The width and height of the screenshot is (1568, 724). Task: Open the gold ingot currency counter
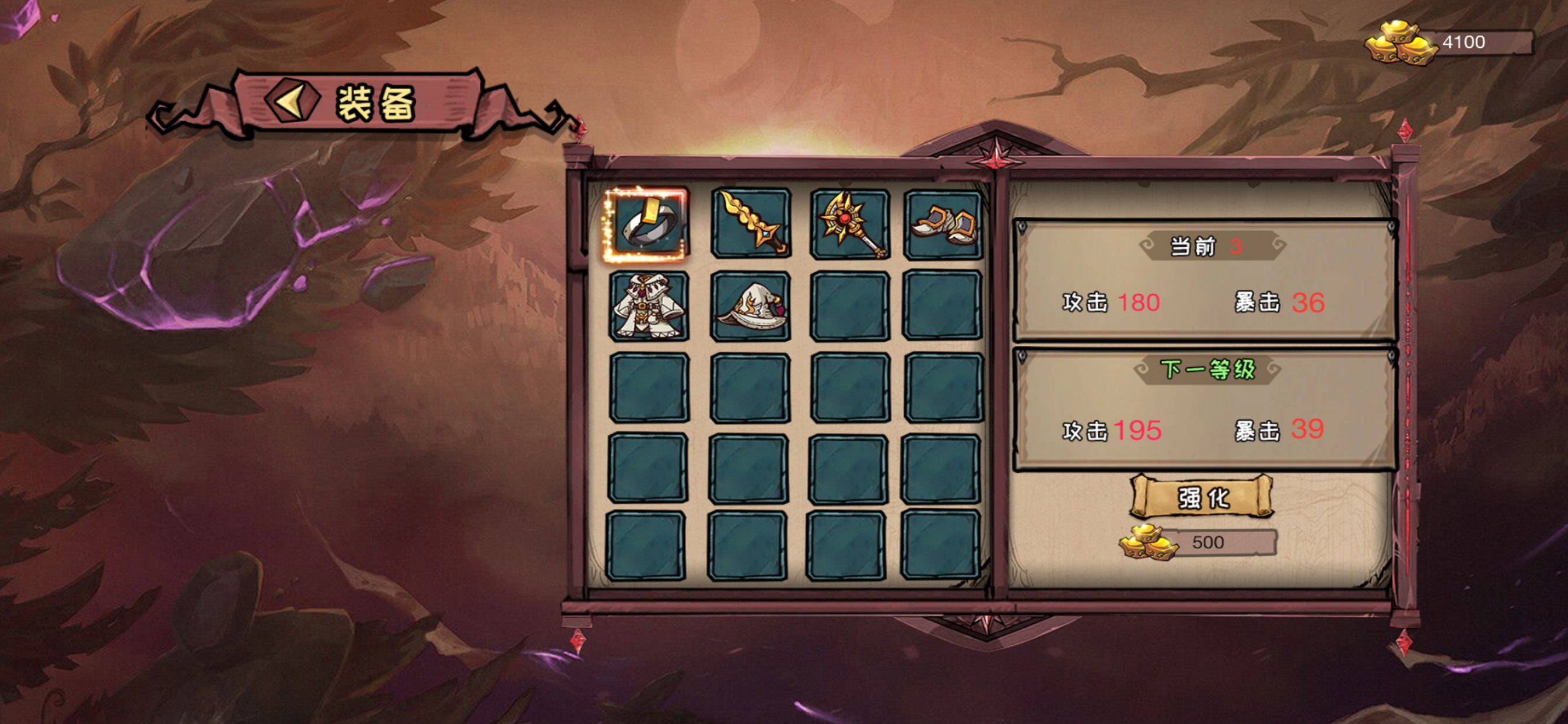tap(1448, 43)
